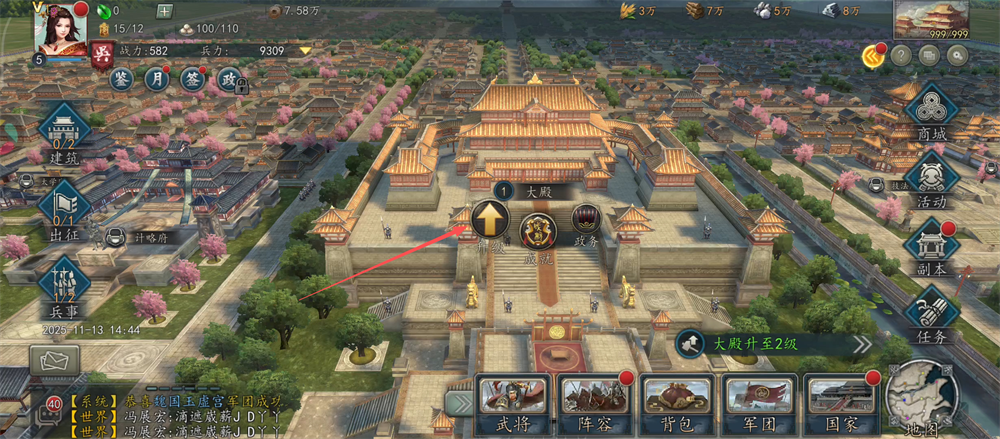
Task: Open the 政务 government affairs button
Action: (x=586, y=221)
